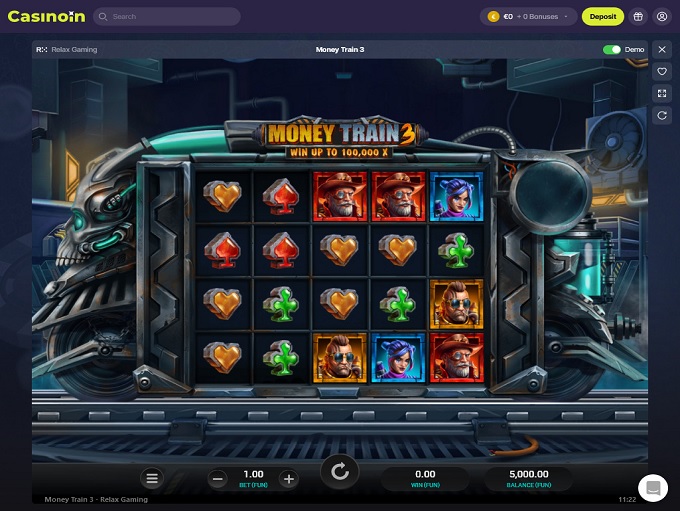Increase the bet with the plus button

point(289,479)
